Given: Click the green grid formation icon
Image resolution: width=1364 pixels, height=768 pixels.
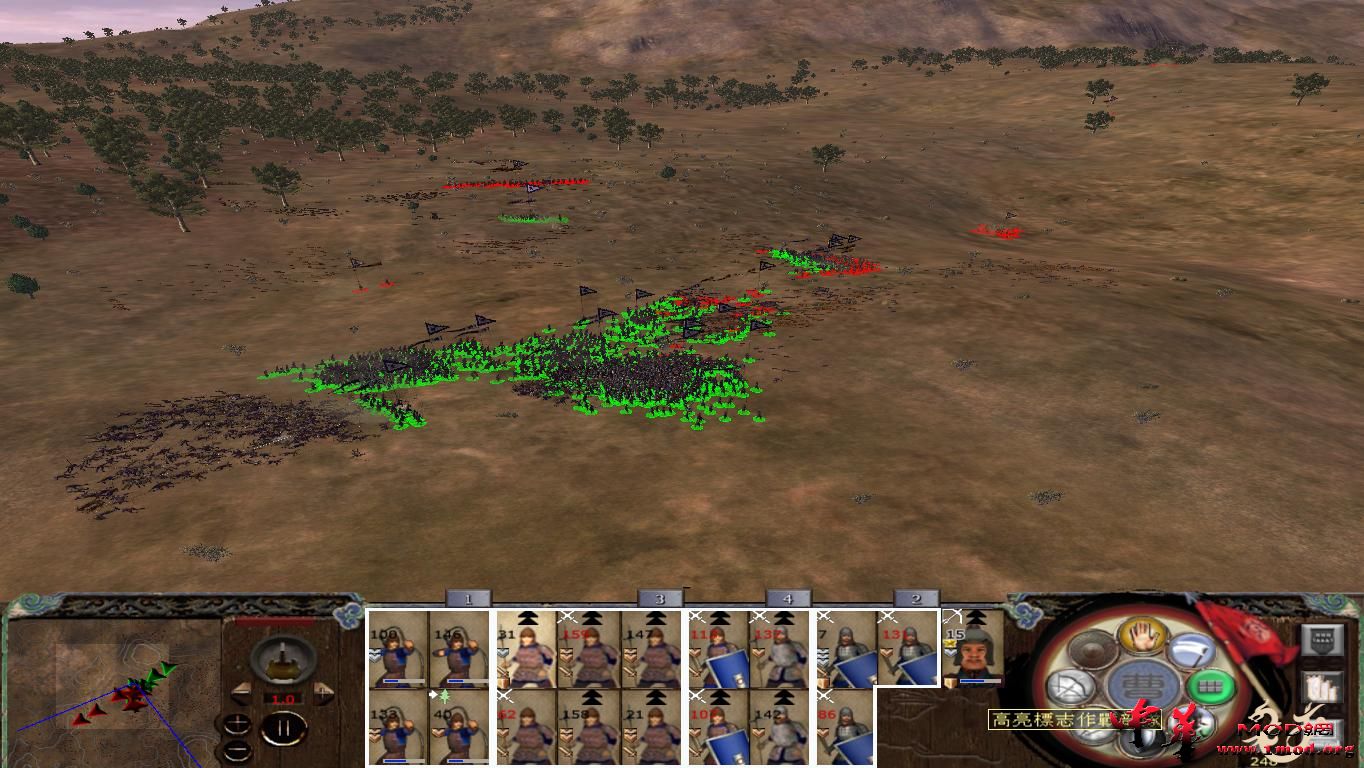Looking at the screenshot, I should pyautogui.click(x=1211, y=686).
